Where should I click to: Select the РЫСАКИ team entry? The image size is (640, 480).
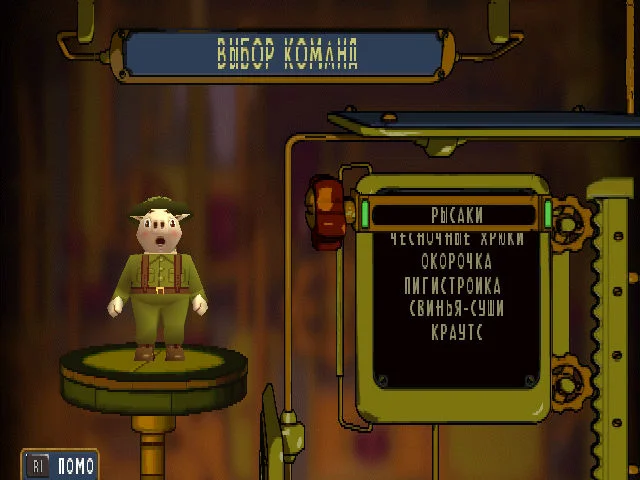tap(456, 214)
